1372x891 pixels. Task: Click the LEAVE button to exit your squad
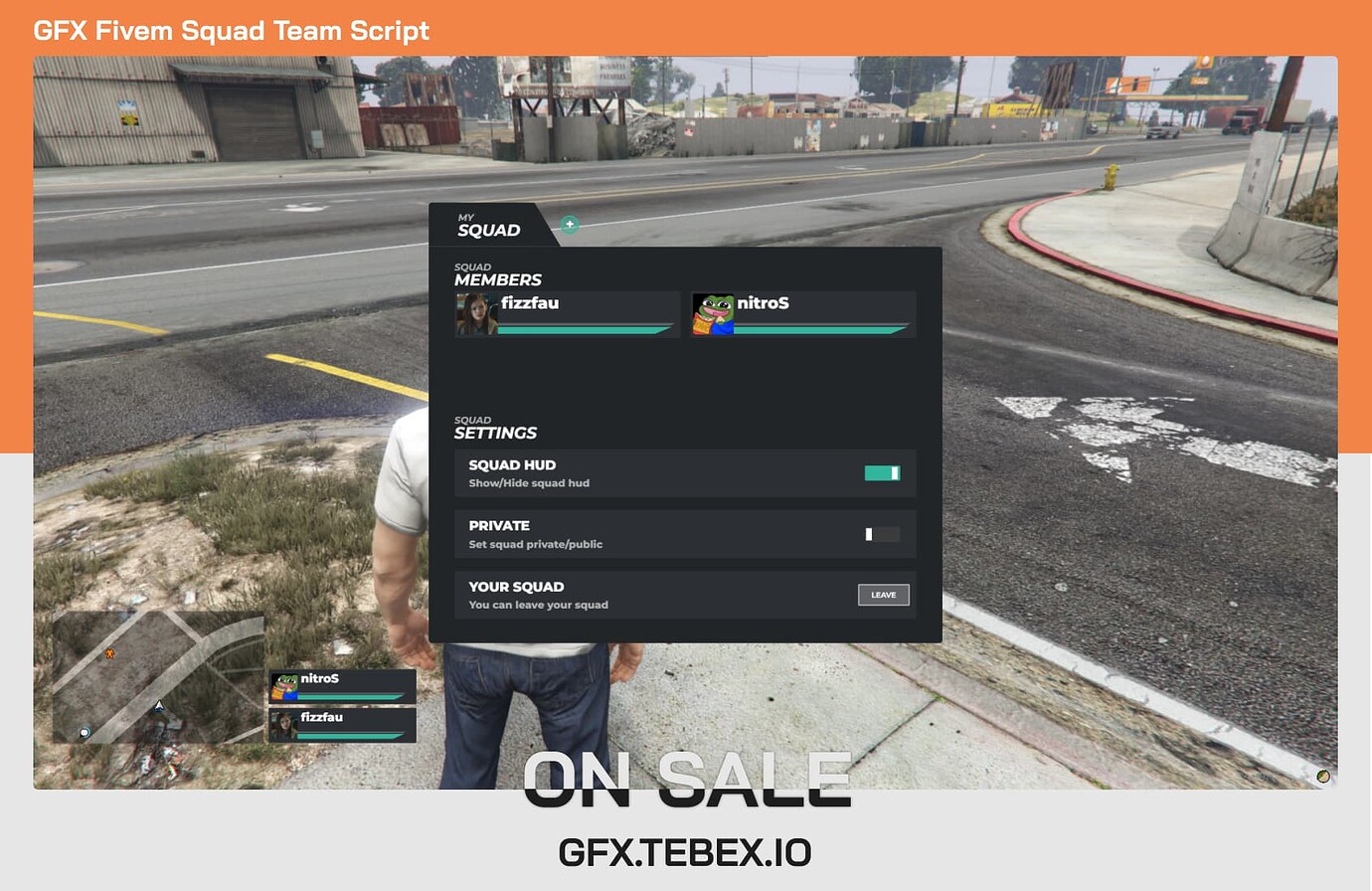[x=883, y=595]
